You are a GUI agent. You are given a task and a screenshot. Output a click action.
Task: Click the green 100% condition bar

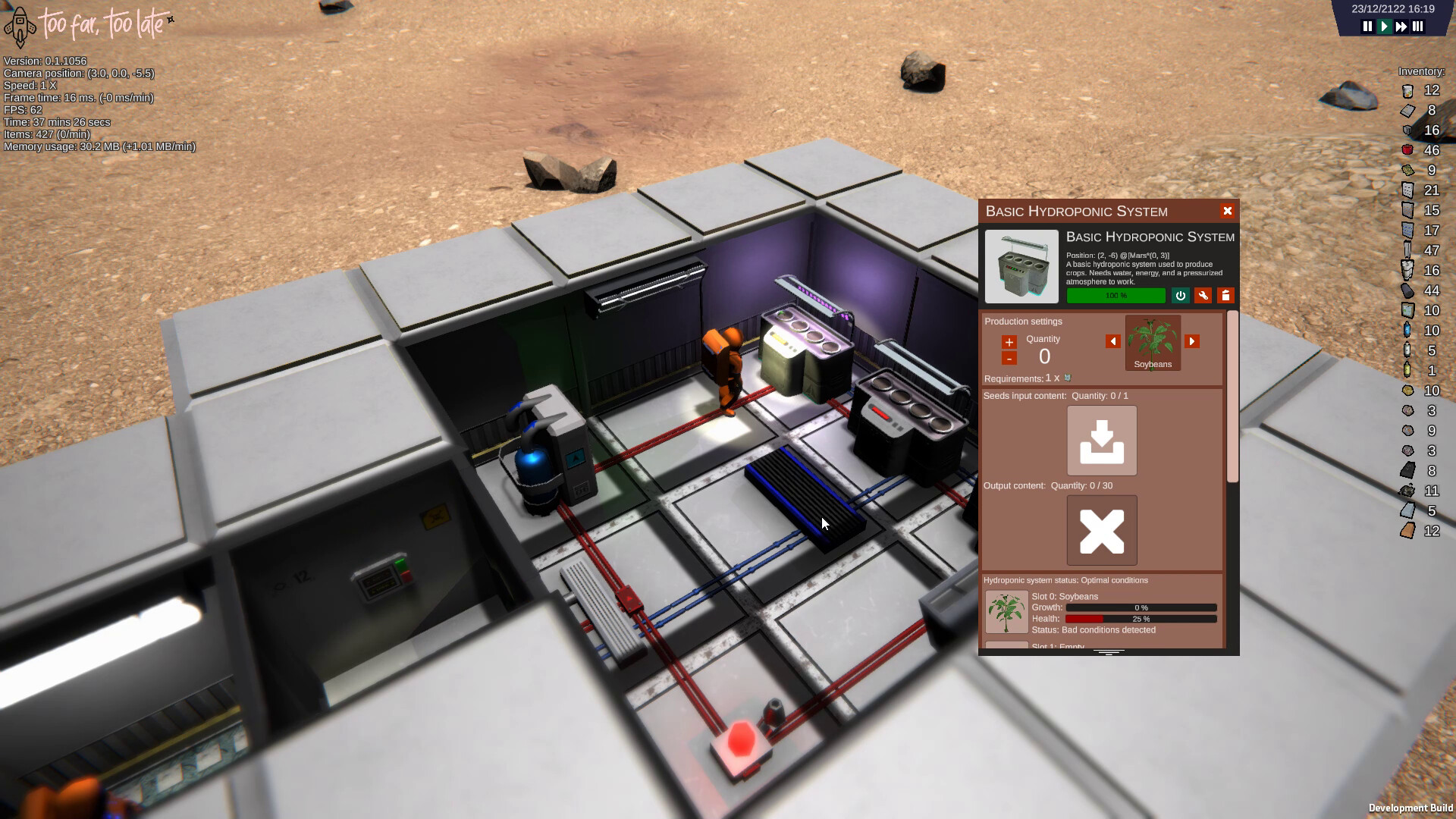pos(1116,296)
